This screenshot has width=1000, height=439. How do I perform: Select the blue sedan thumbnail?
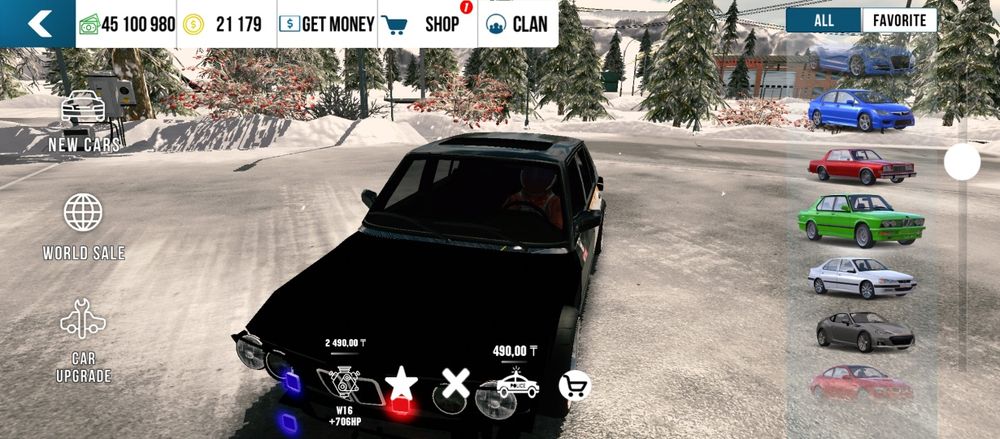point(860,109)
